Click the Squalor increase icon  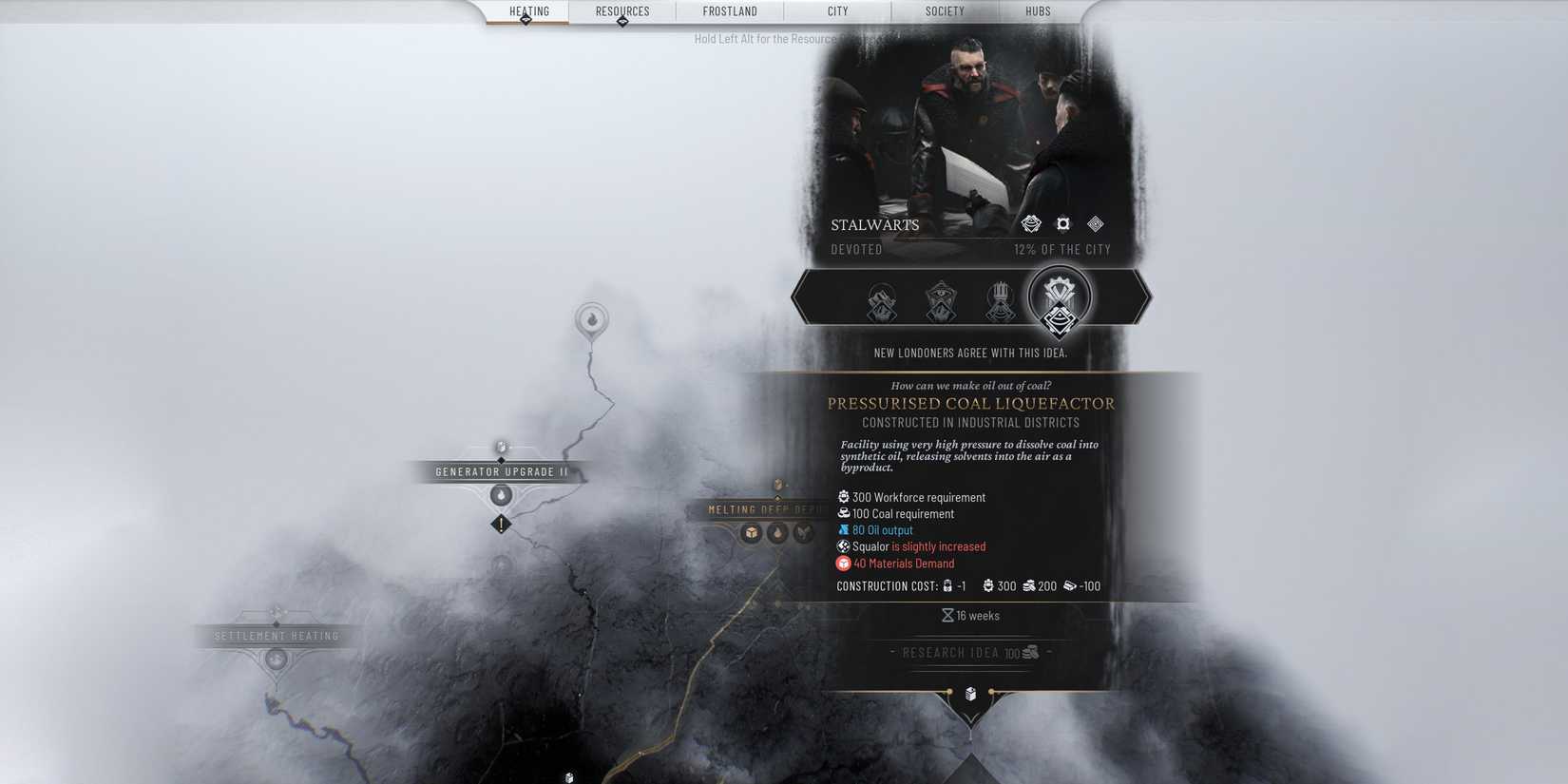point(843,546)
